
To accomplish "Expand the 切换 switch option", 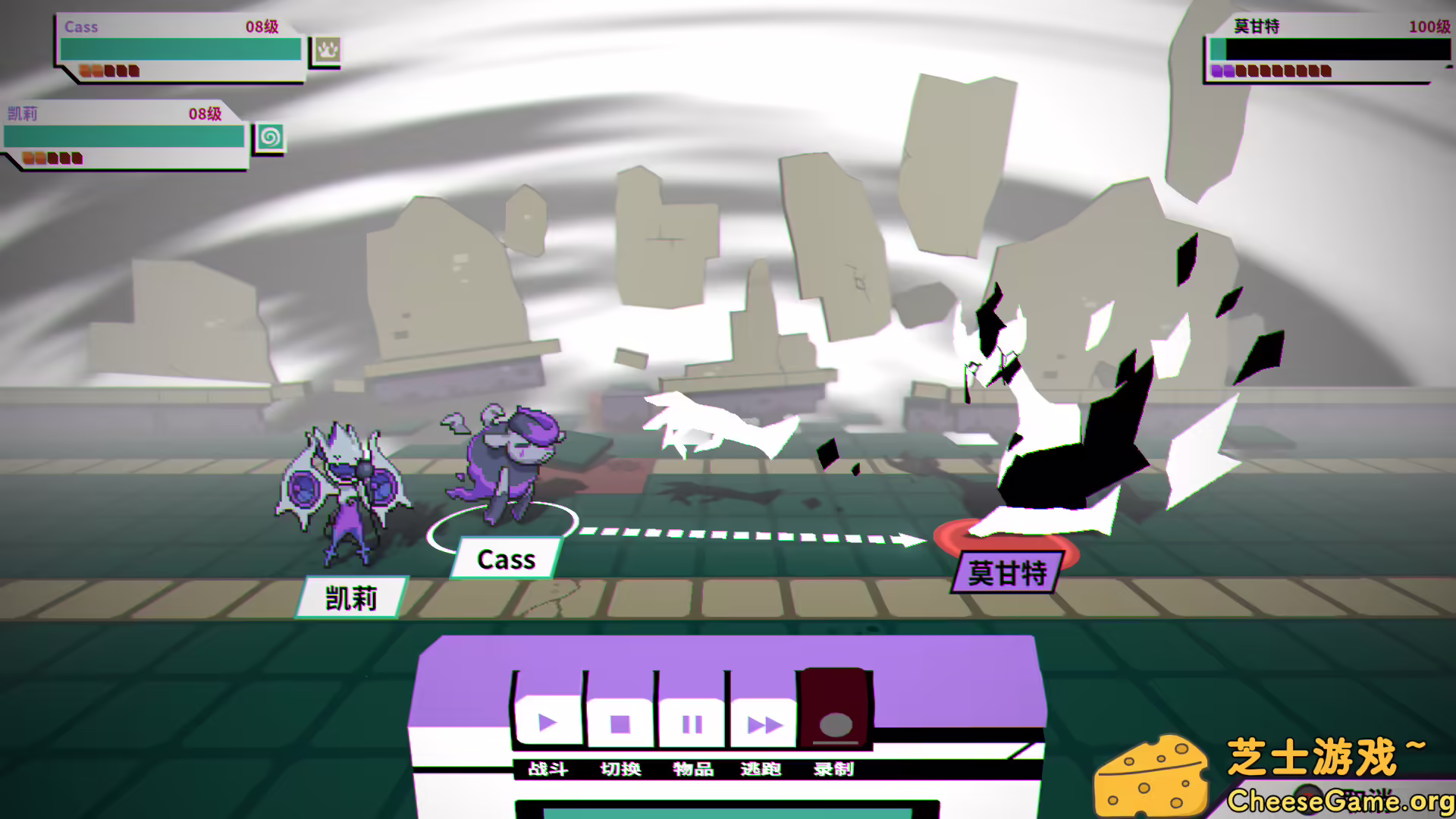I will [620, 769].
